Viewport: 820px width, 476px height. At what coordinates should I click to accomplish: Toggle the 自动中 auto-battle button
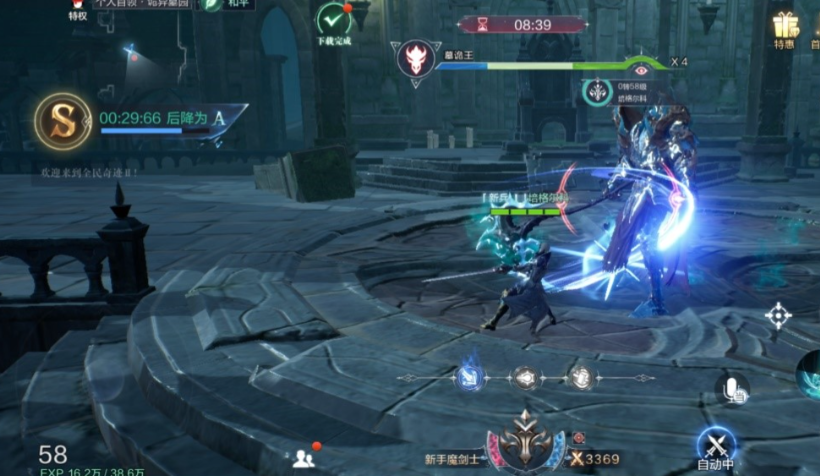715,449
